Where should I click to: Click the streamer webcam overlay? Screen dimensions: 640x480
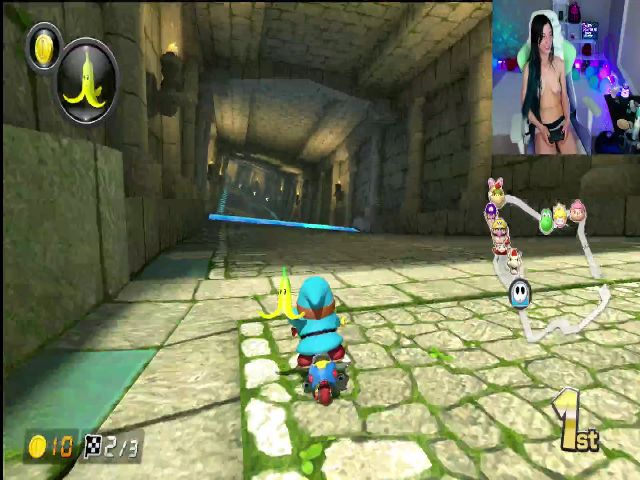click(565, 78)
